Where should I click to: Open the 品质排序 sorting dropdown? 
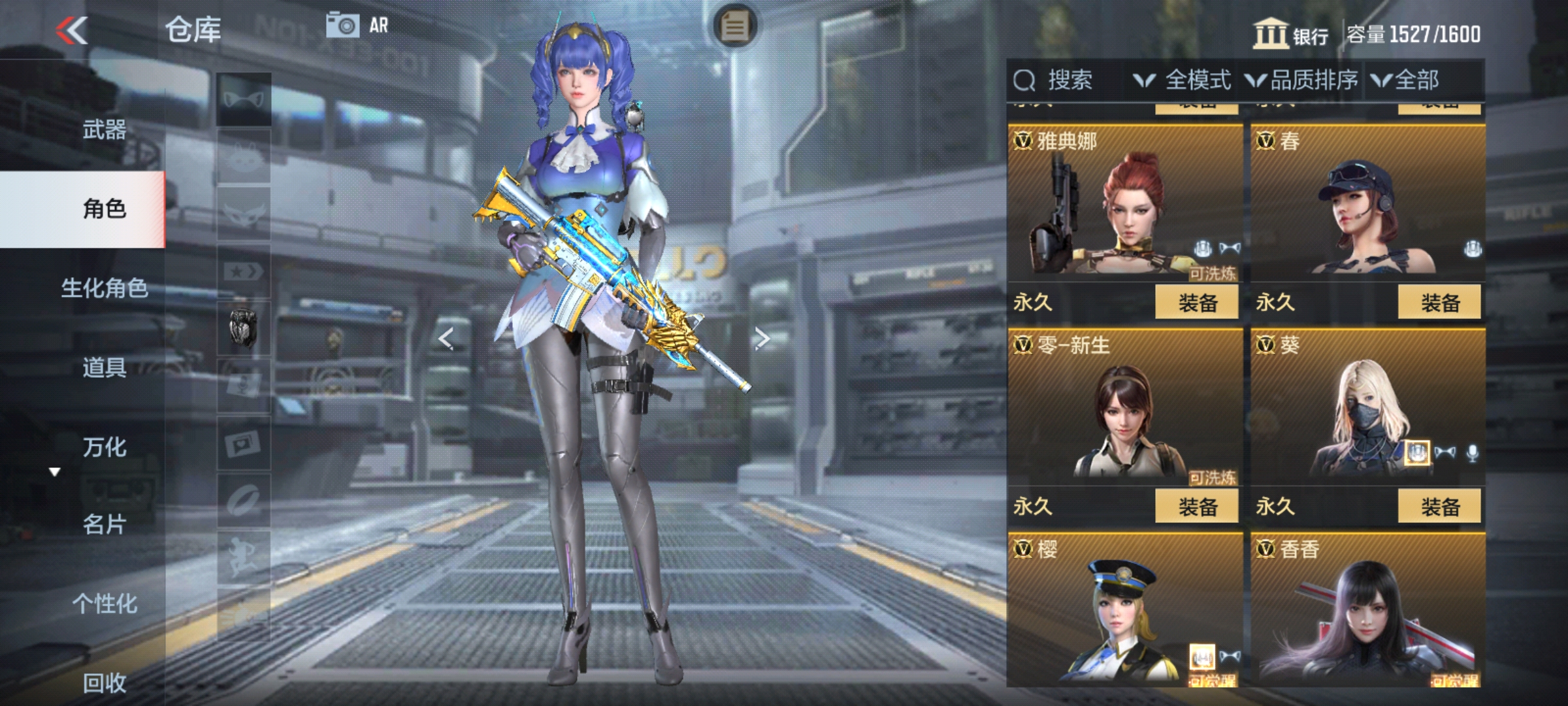click(x=1301, y=80)
